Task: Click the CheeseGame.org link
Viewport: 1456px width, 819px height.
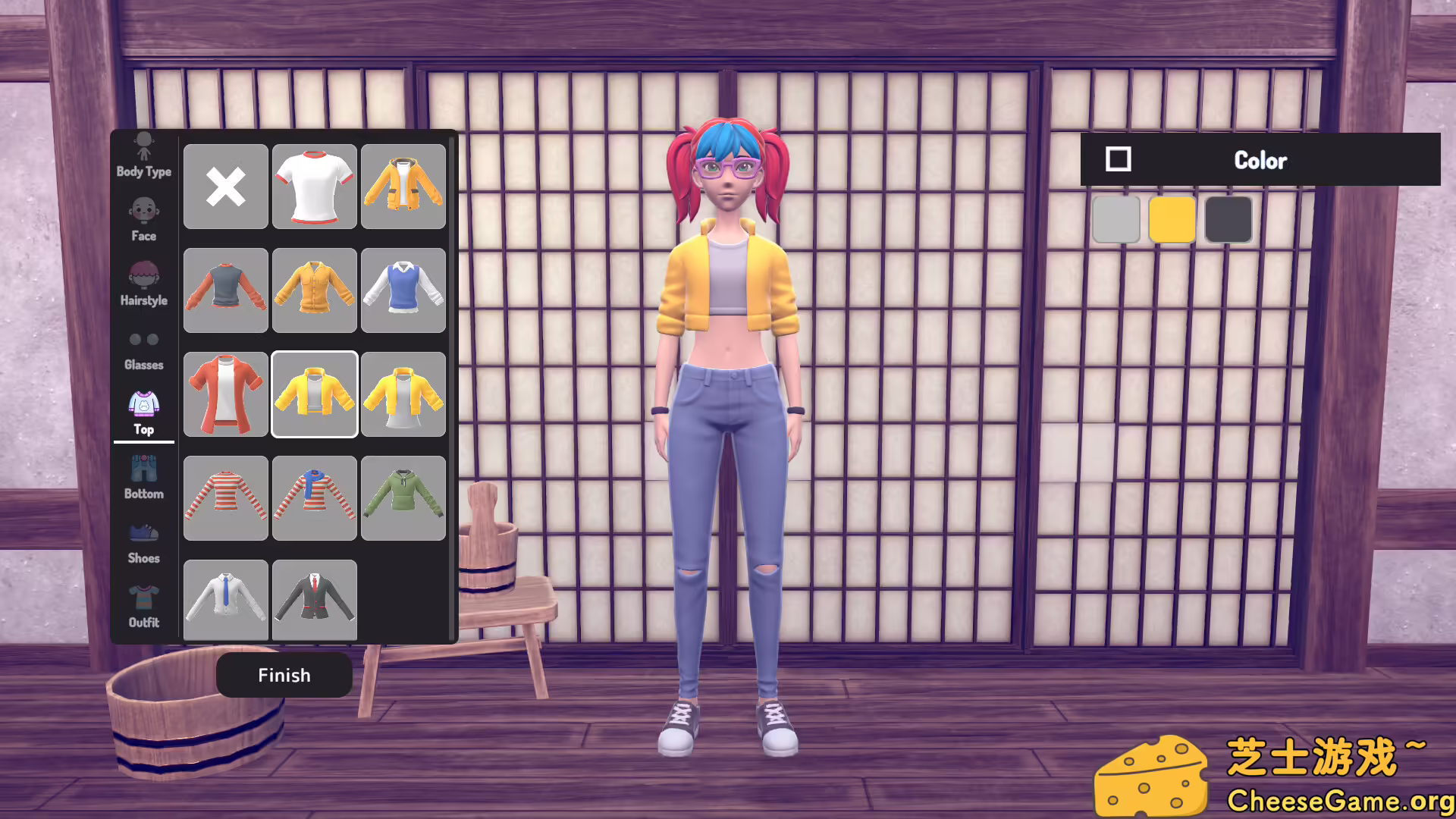Action: (1342, 799)
